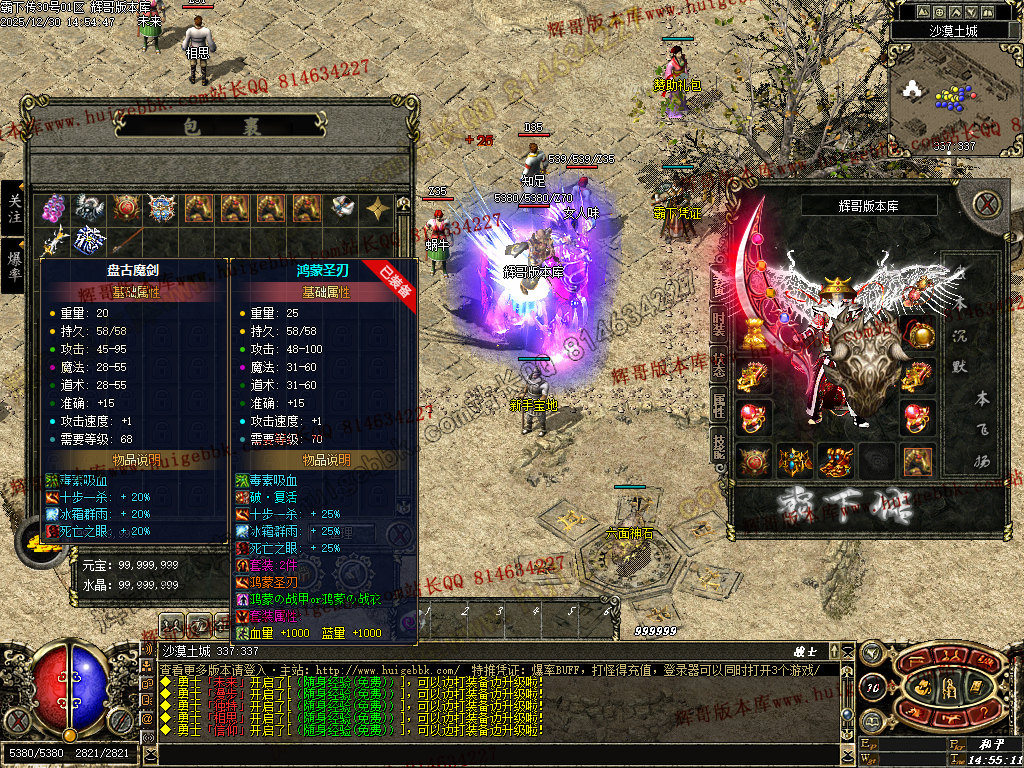Image resolution: width=1024 pixels, height=768 pixels.
Task: Open the 关注 side tab
Action: (14, 208)
